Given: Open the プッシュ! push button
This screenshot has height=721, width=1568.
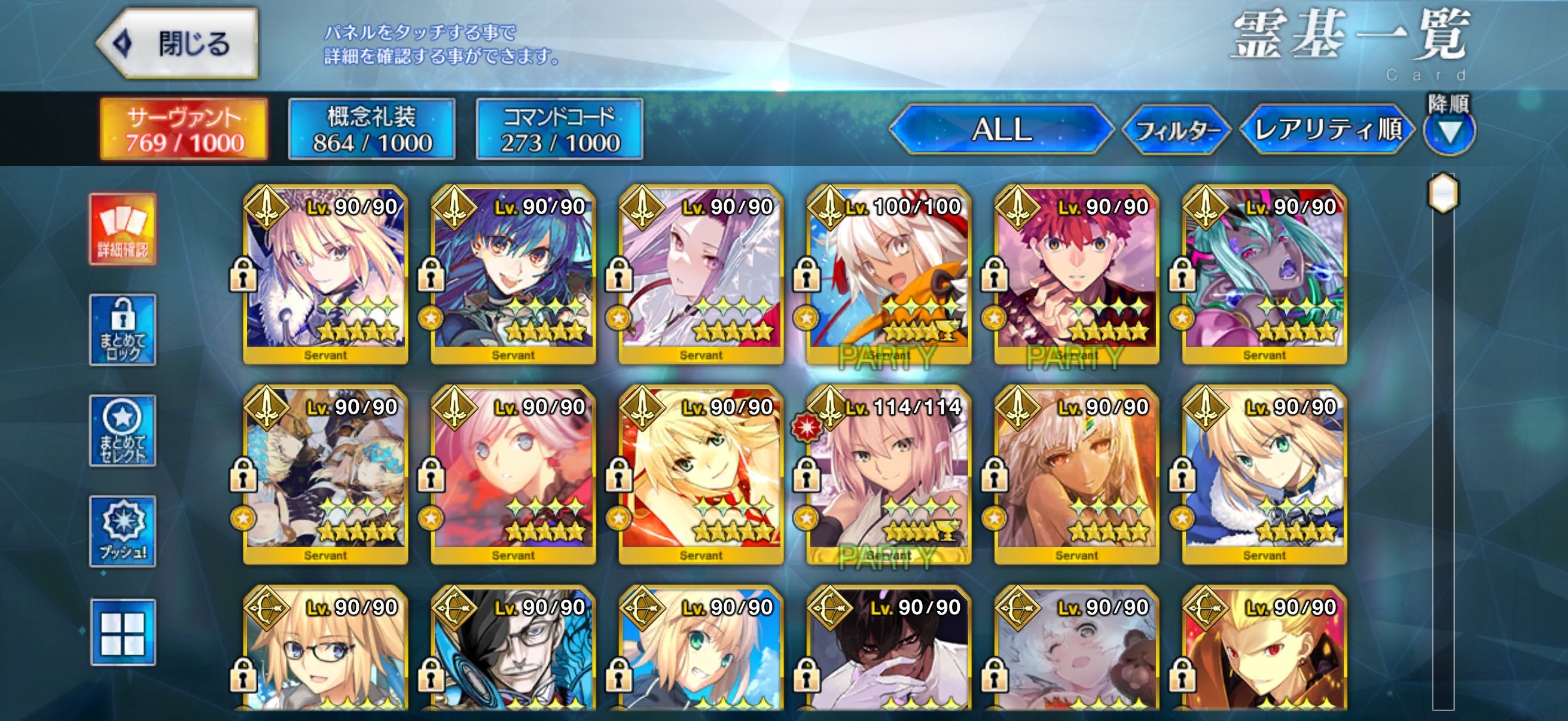Looking at the screenshot, I should point(123,531).
